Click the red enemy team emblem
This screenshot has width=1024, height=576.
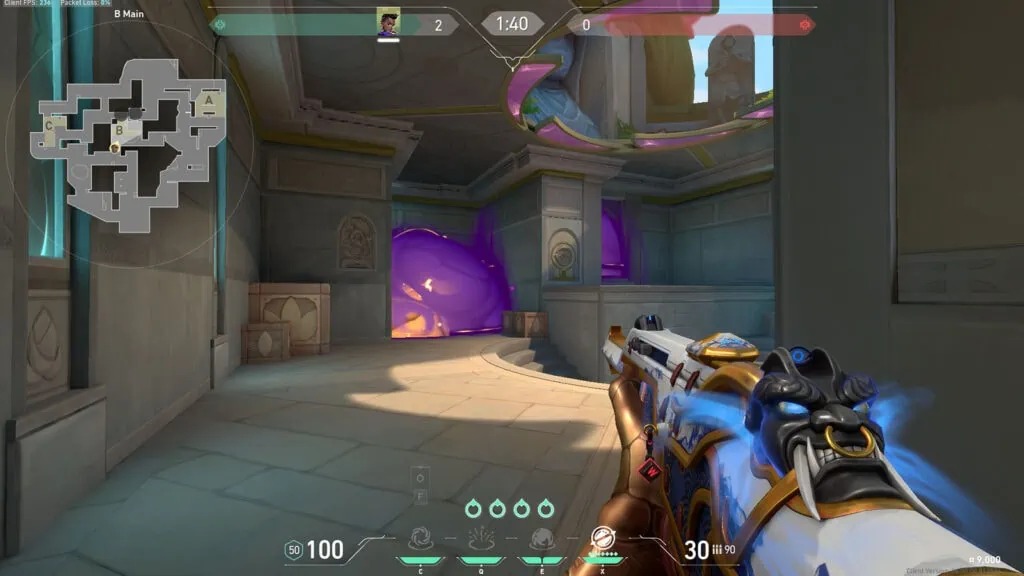point(806,24)
